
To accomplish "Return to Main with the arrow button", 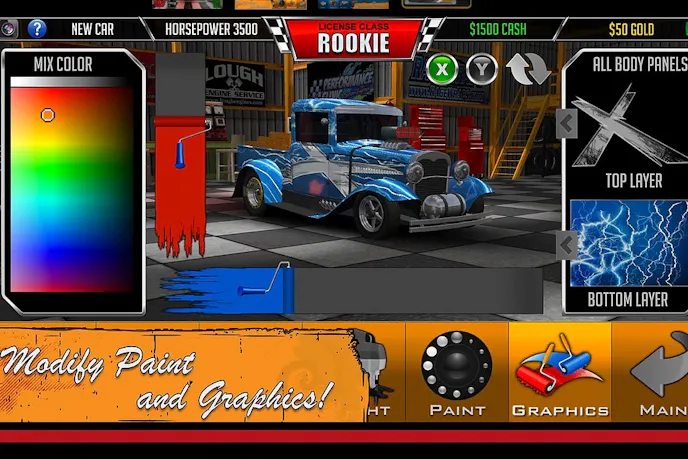I will pyautogui.click(x=660, y=372).
